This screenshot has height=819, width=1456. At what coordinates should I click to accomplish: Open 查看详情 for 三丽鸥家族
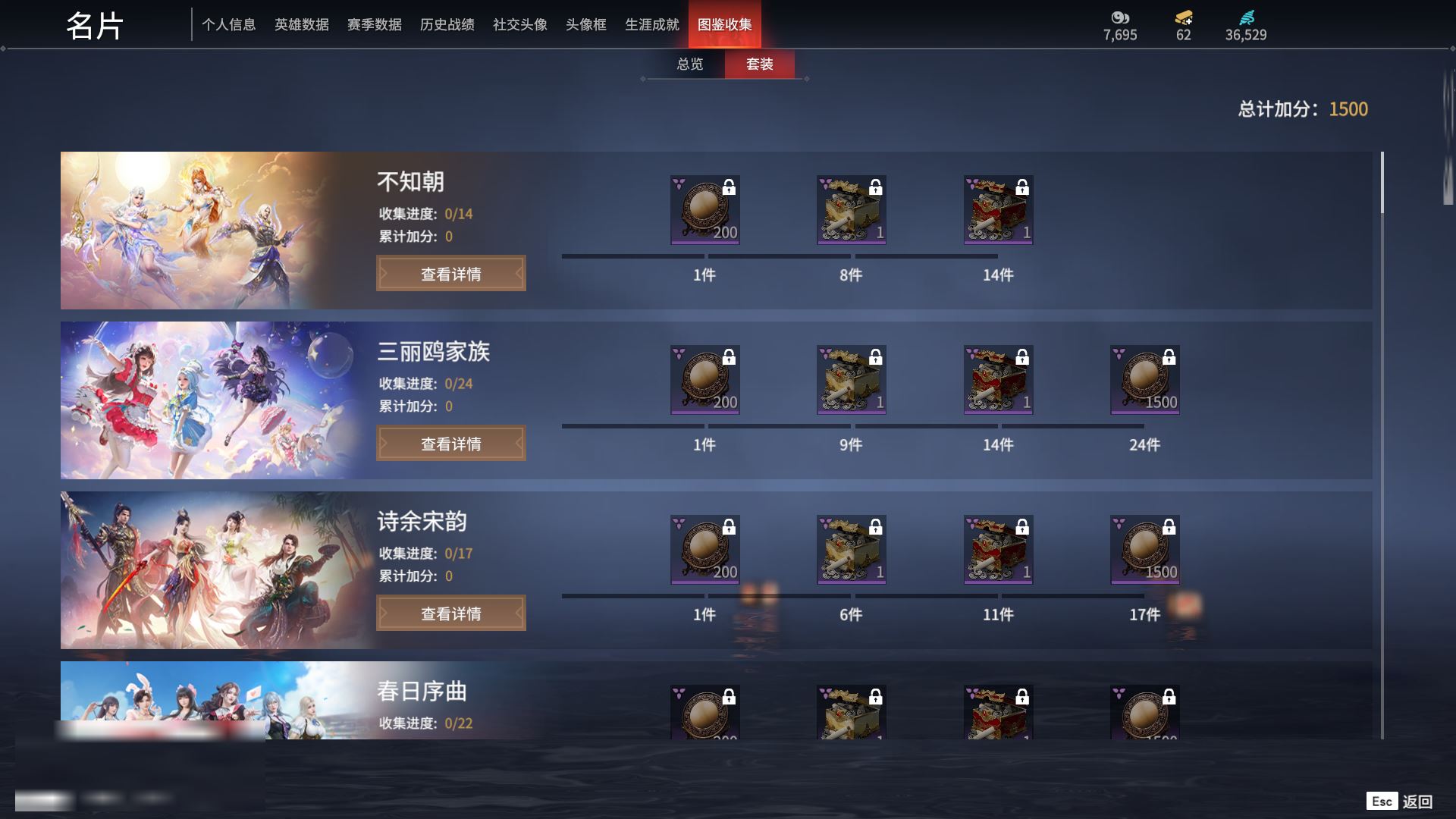coord(450,444)
